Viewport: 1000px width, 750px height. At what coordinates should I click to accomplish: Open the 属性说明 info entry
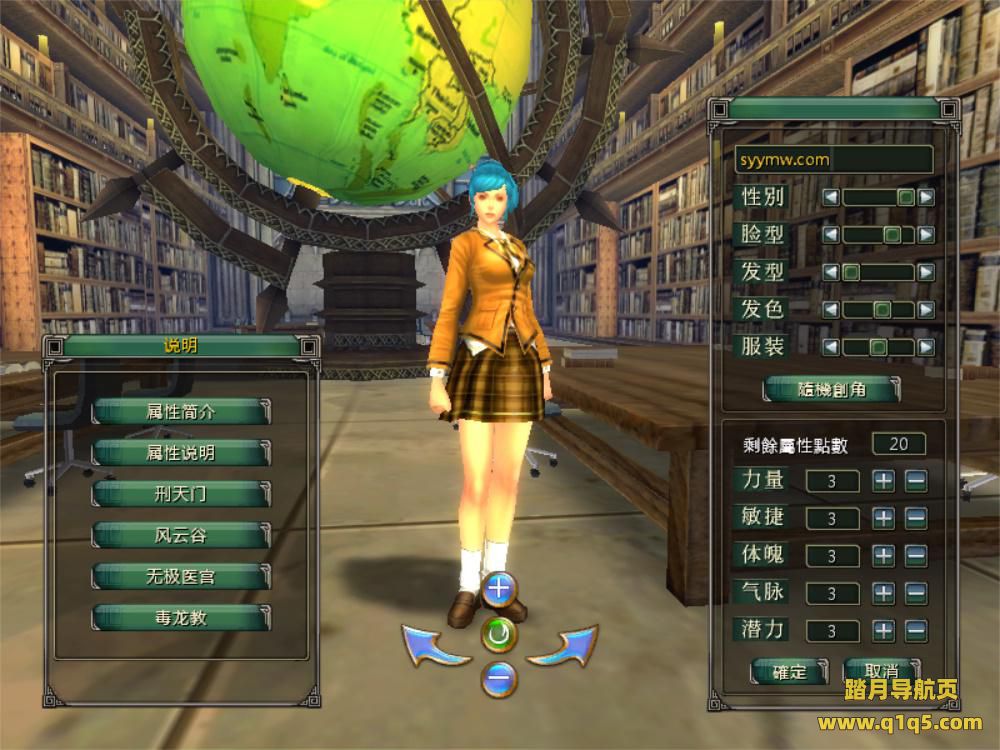pyautogui.click(x=181, y=453)
